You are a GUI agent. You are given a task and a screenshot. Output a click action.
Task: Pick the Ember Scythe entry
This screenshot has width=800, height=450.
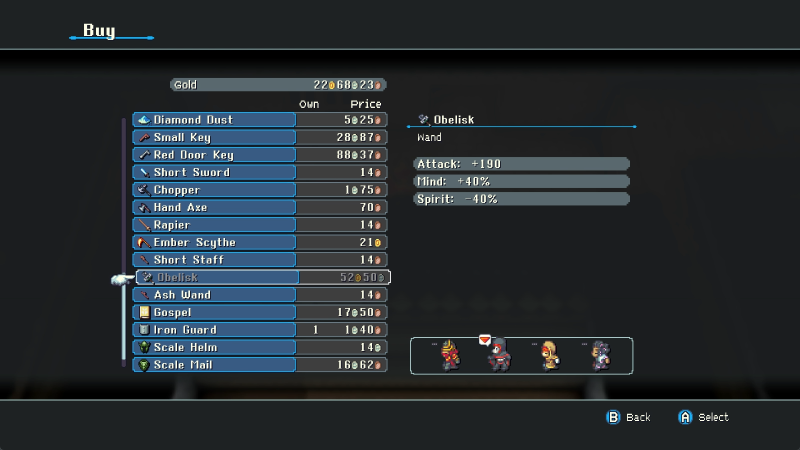pos(215,242)
